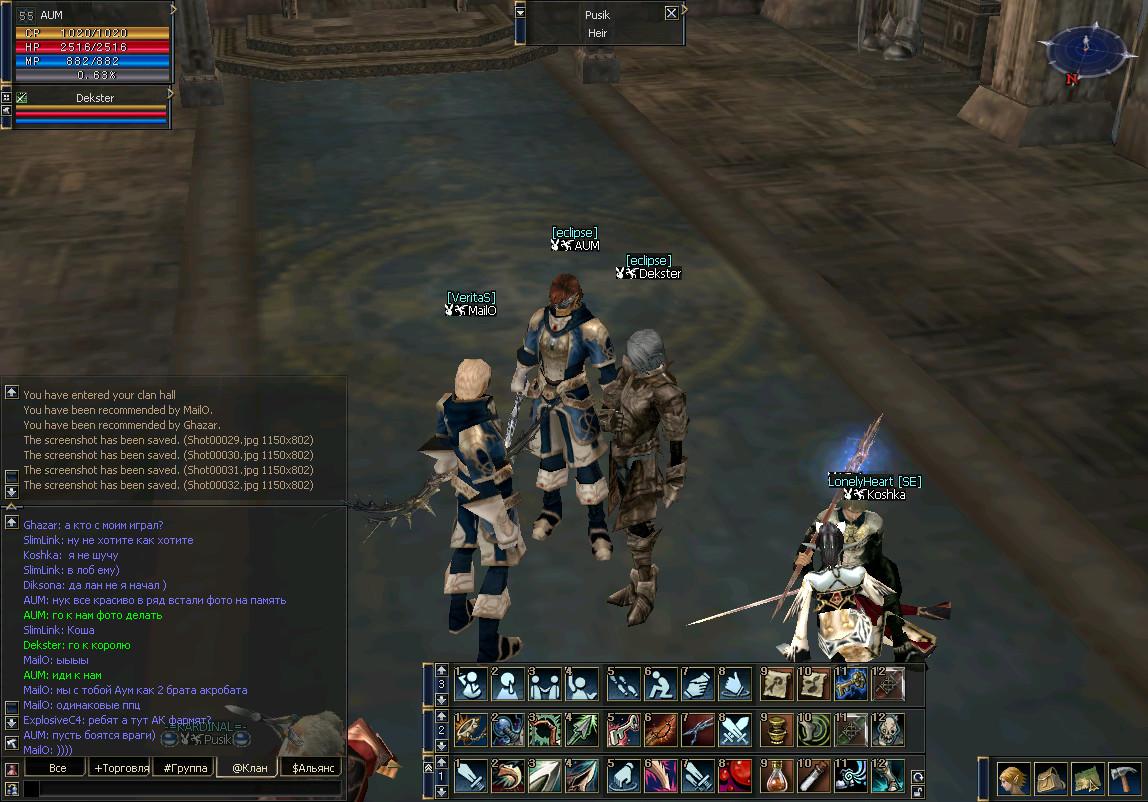Open the world map icon
Image resolution: width=1148 pixels, height=802 pixels.
click(x=1088, y=778)
